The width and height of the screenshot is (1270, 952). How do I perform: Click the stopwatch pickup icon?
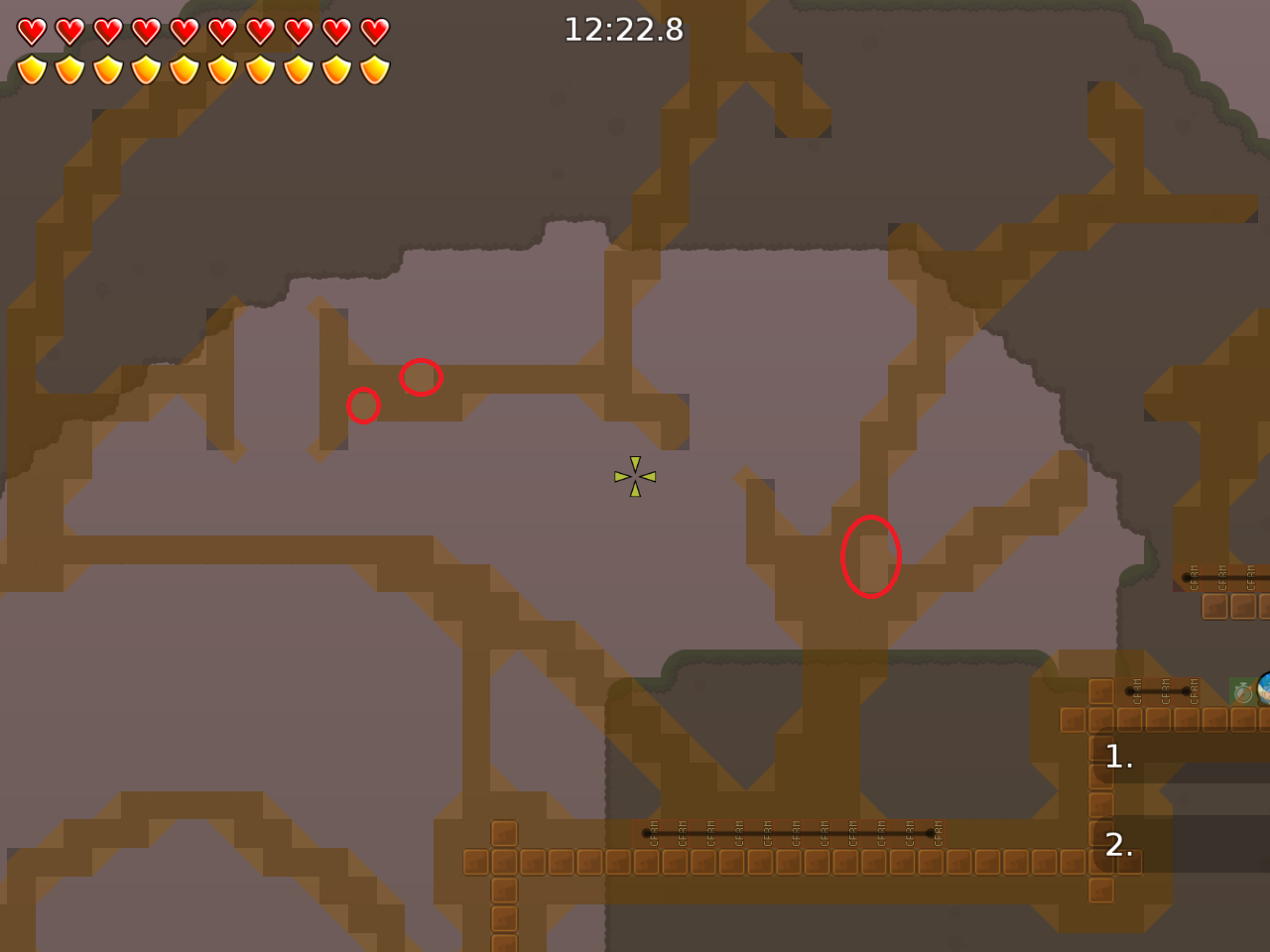(x=1243, y=692)
